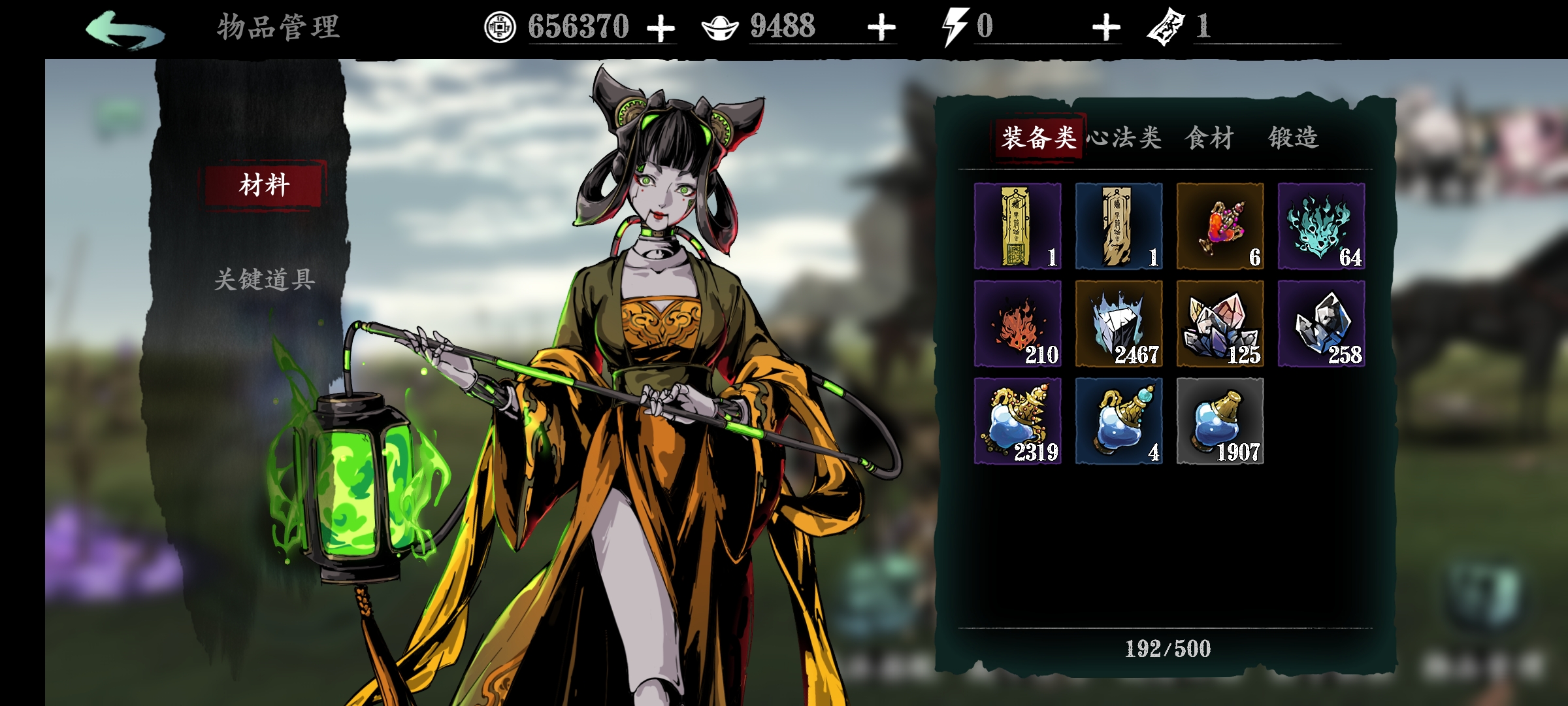Image resolution: width=1568 pixels, height=706 pixels.
Task: Choose the red gourd item with 6
Action: click(1220, 226)
